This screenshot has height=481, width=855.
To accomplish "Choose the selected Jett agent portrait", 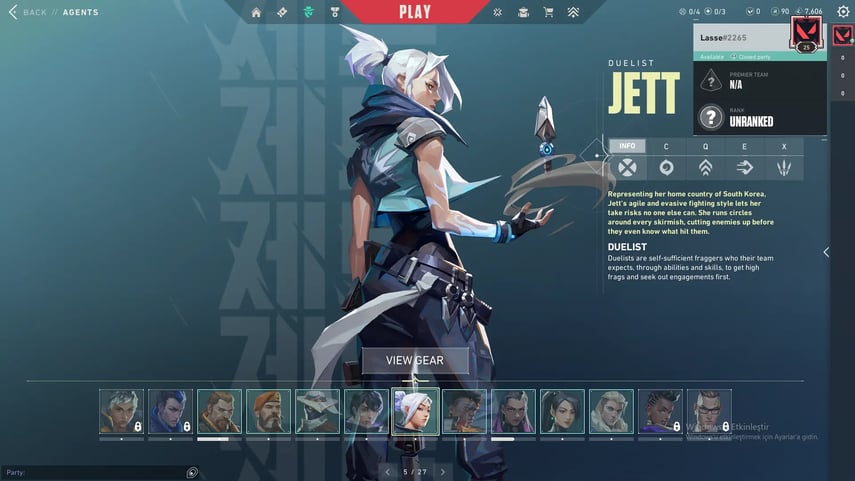I will tap(414, 411).
